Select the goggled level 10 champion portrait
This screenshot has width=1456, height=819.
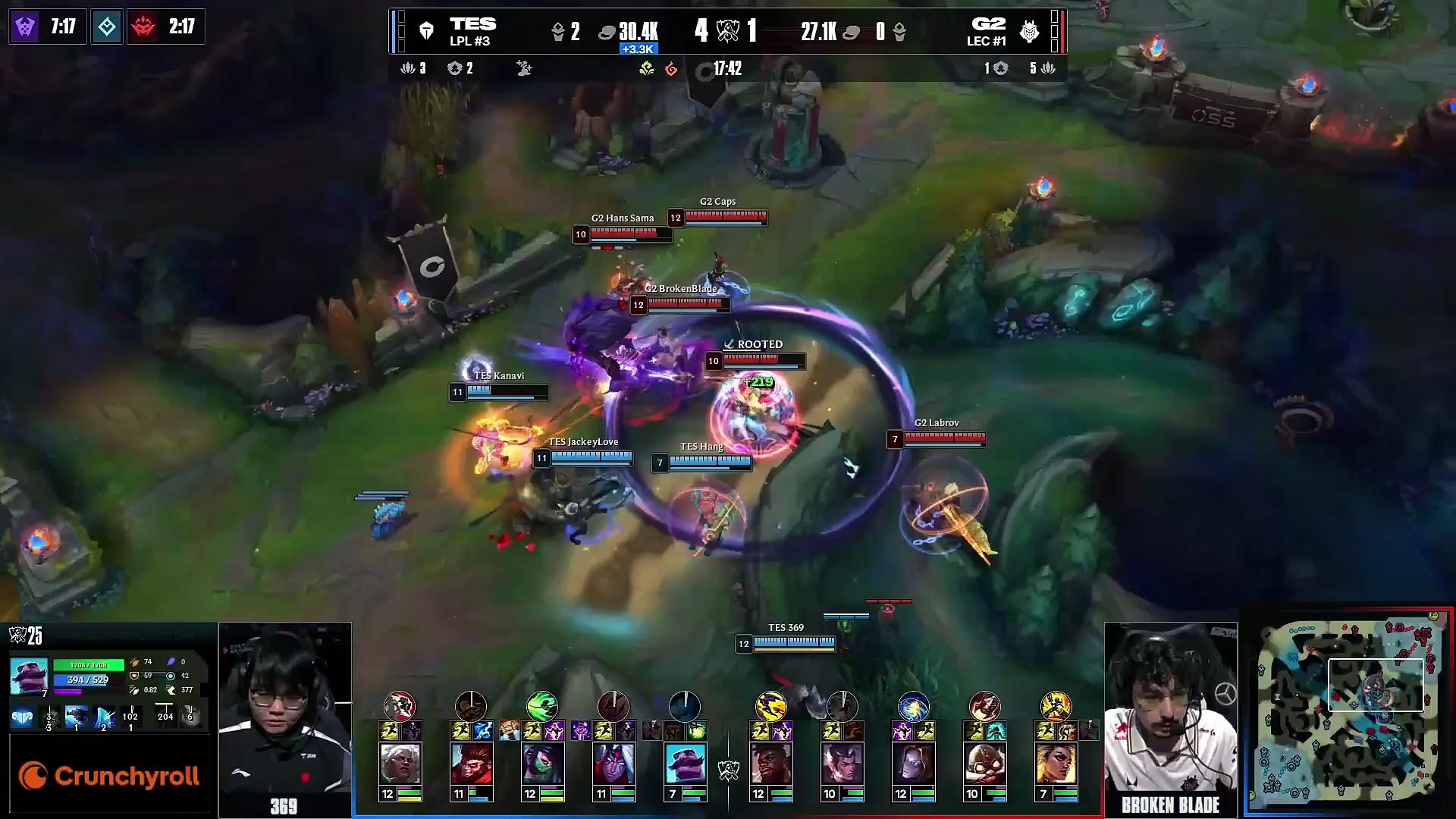984,764
